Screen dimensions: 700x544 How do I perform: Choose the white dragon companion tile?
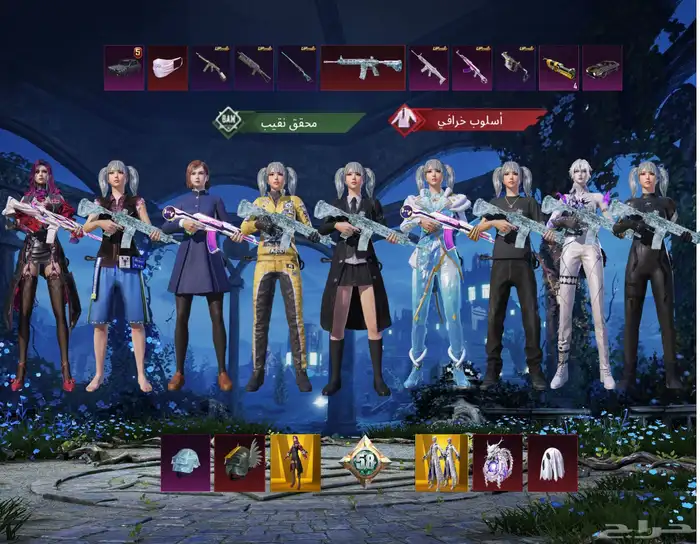coord(497,463)
